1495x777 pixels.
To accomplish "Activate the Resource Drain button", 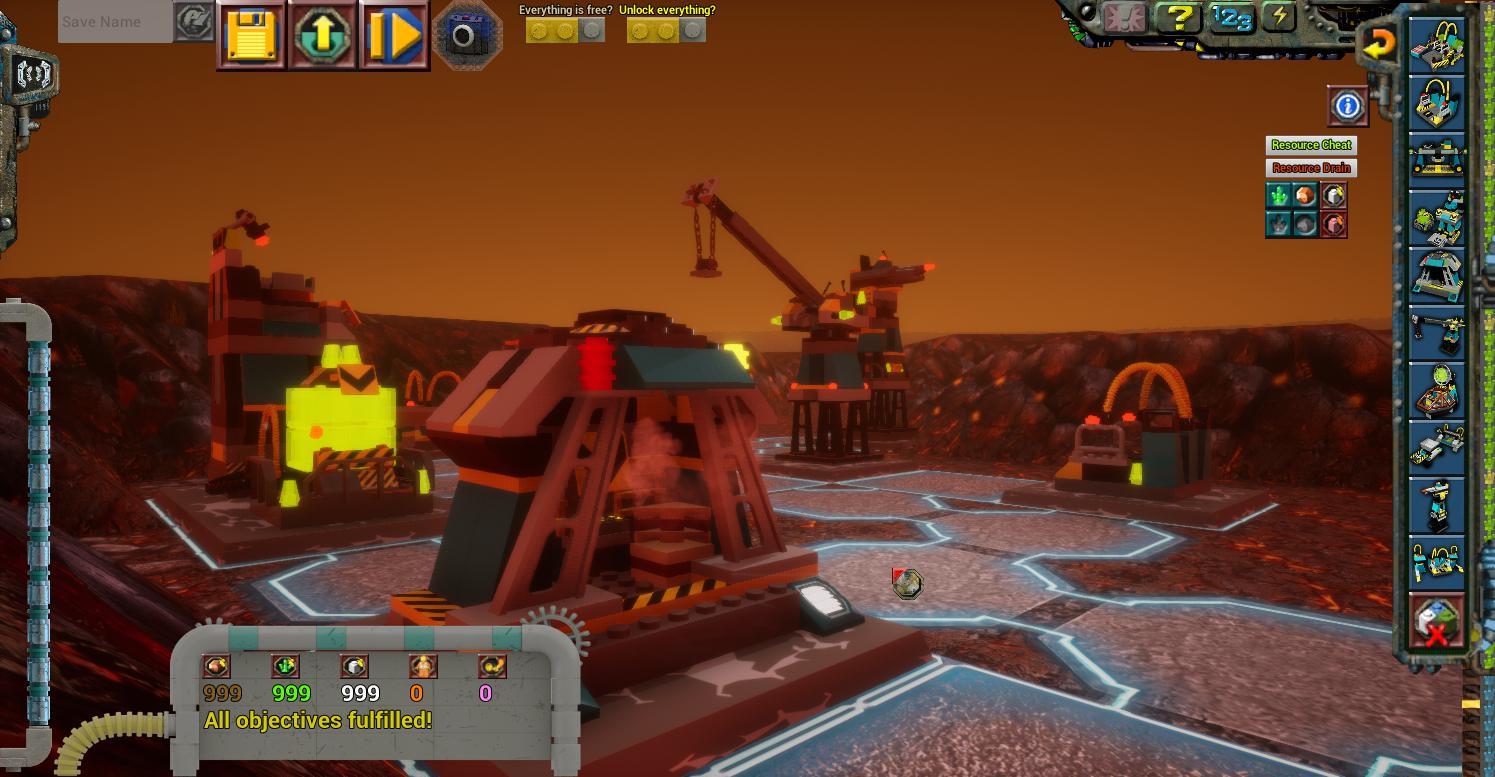I will coord(1311,168).
